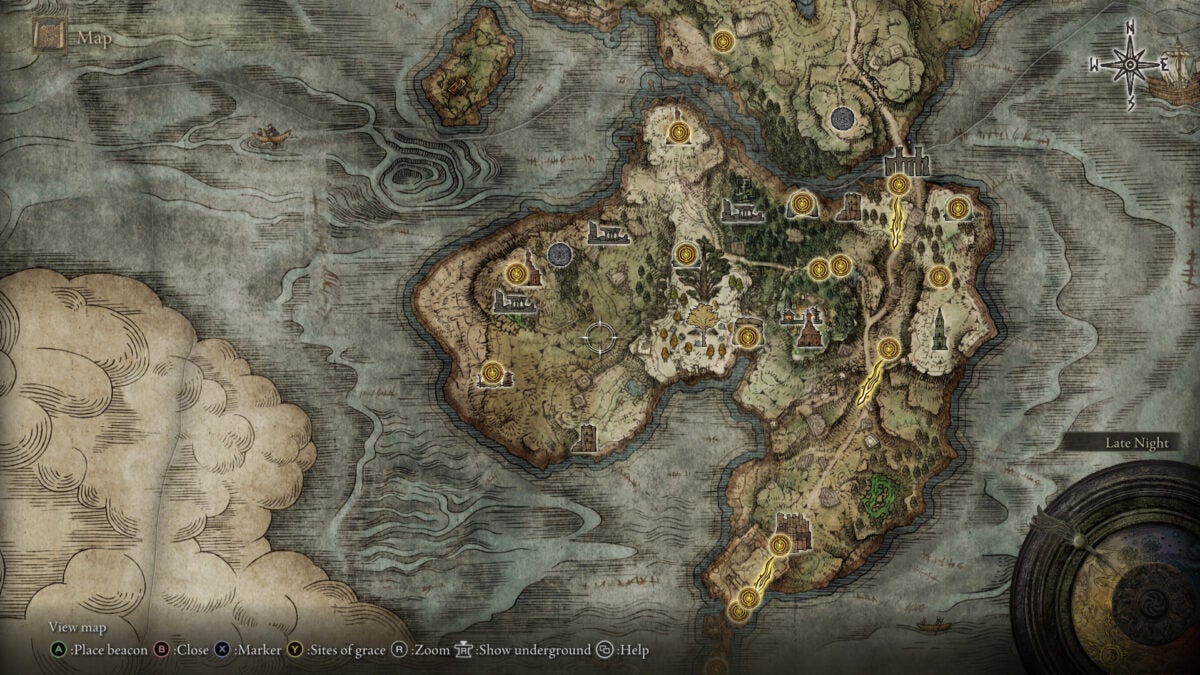Viewport: 1200px width, 675px height.
Task: Select the Bridge of Sacrifice gate icon
Action: tap(908, 162)
